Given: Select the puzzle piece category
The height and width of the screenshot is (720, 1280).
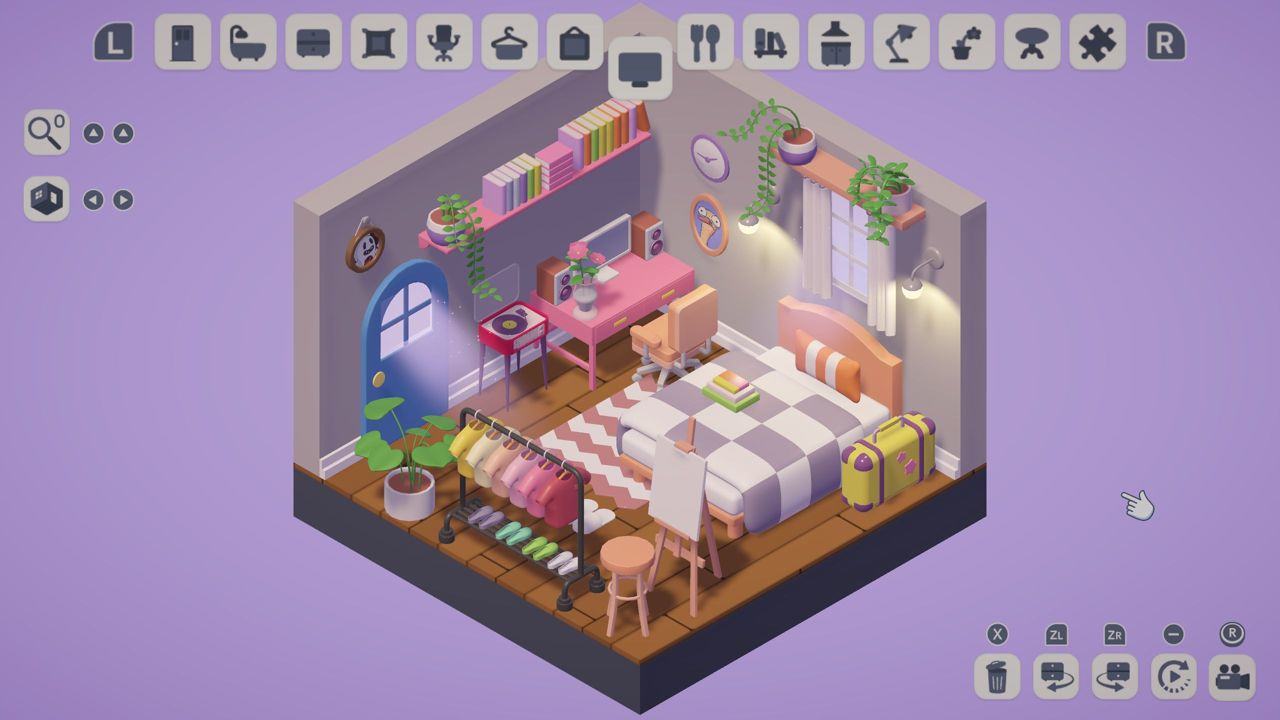Looking at the screenshot, I should (x=1097, y=43).
